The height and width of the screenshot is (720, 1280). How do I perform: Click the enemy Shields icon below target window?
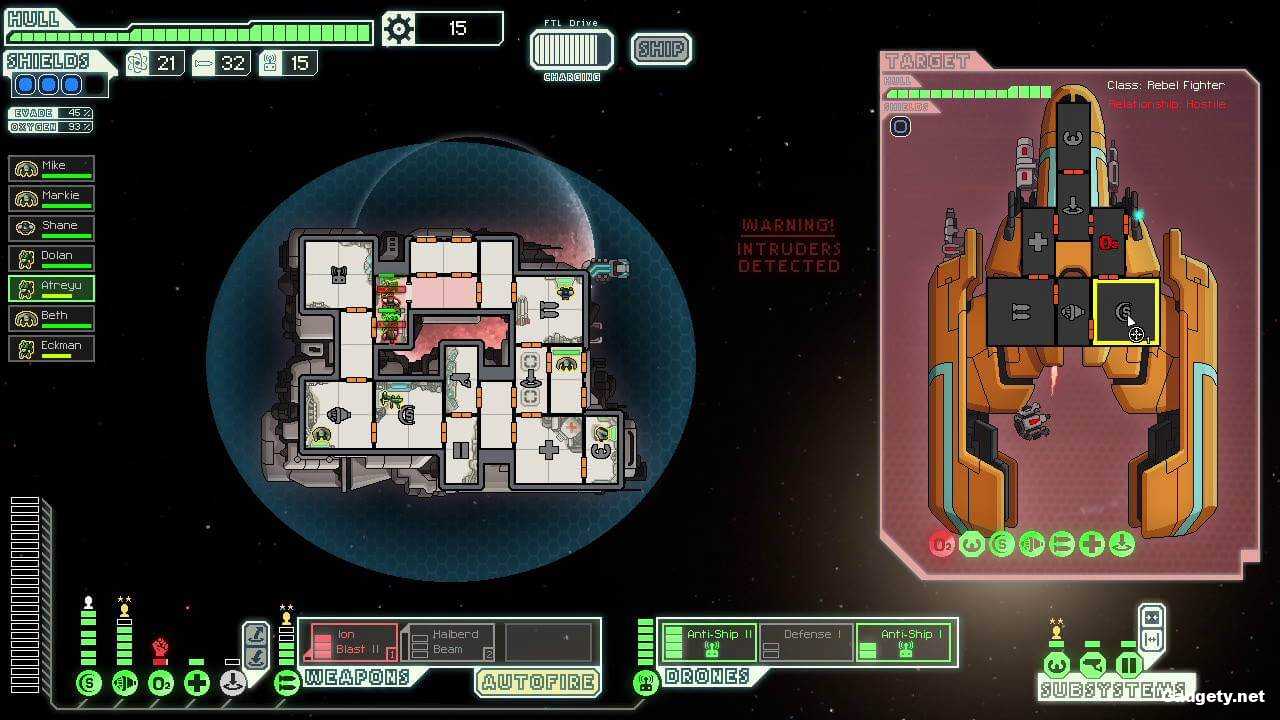(x=1002, y=544)
